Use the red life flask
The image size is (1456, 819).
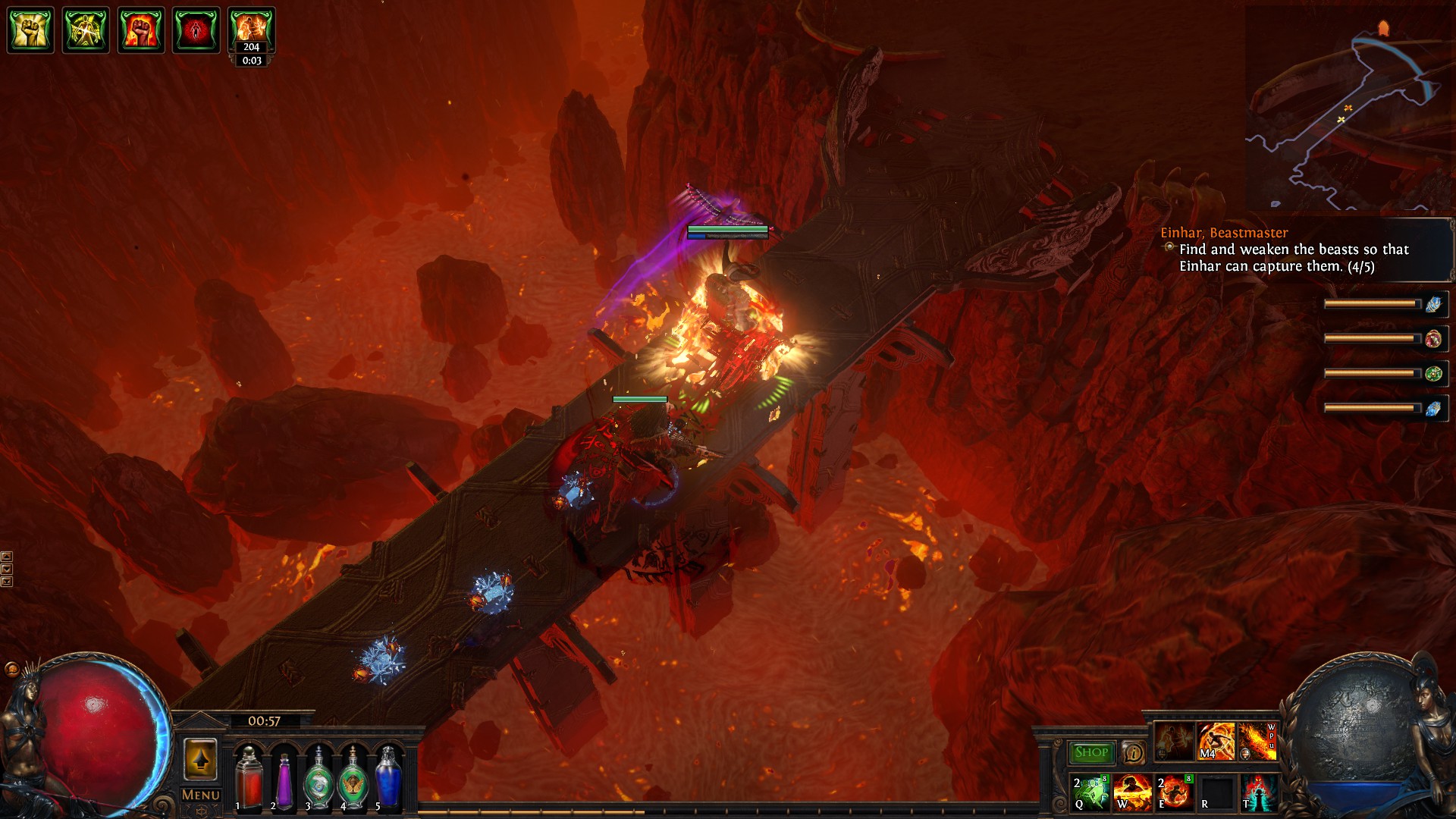click(248, 777)
